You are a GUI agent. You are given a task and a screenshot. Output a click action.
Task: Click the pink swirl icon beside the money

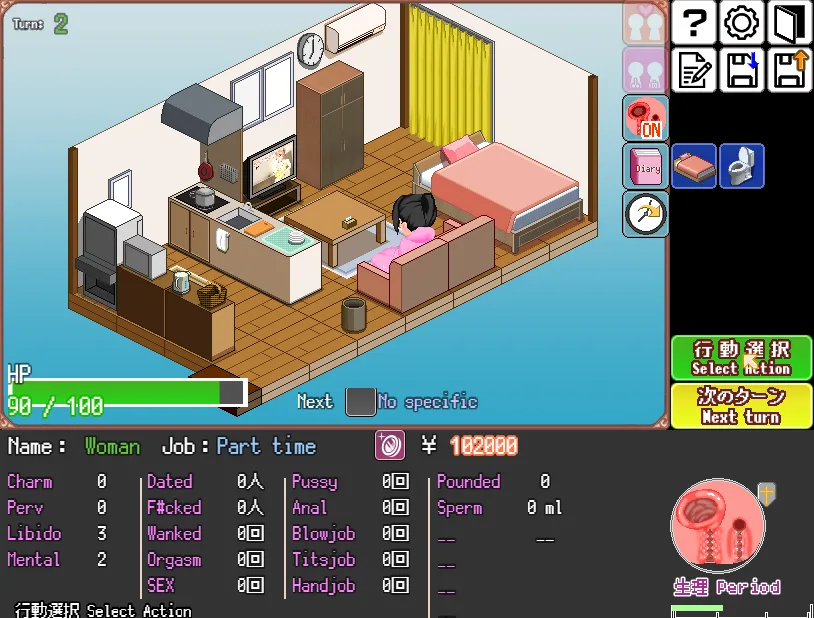click(390, 446)
